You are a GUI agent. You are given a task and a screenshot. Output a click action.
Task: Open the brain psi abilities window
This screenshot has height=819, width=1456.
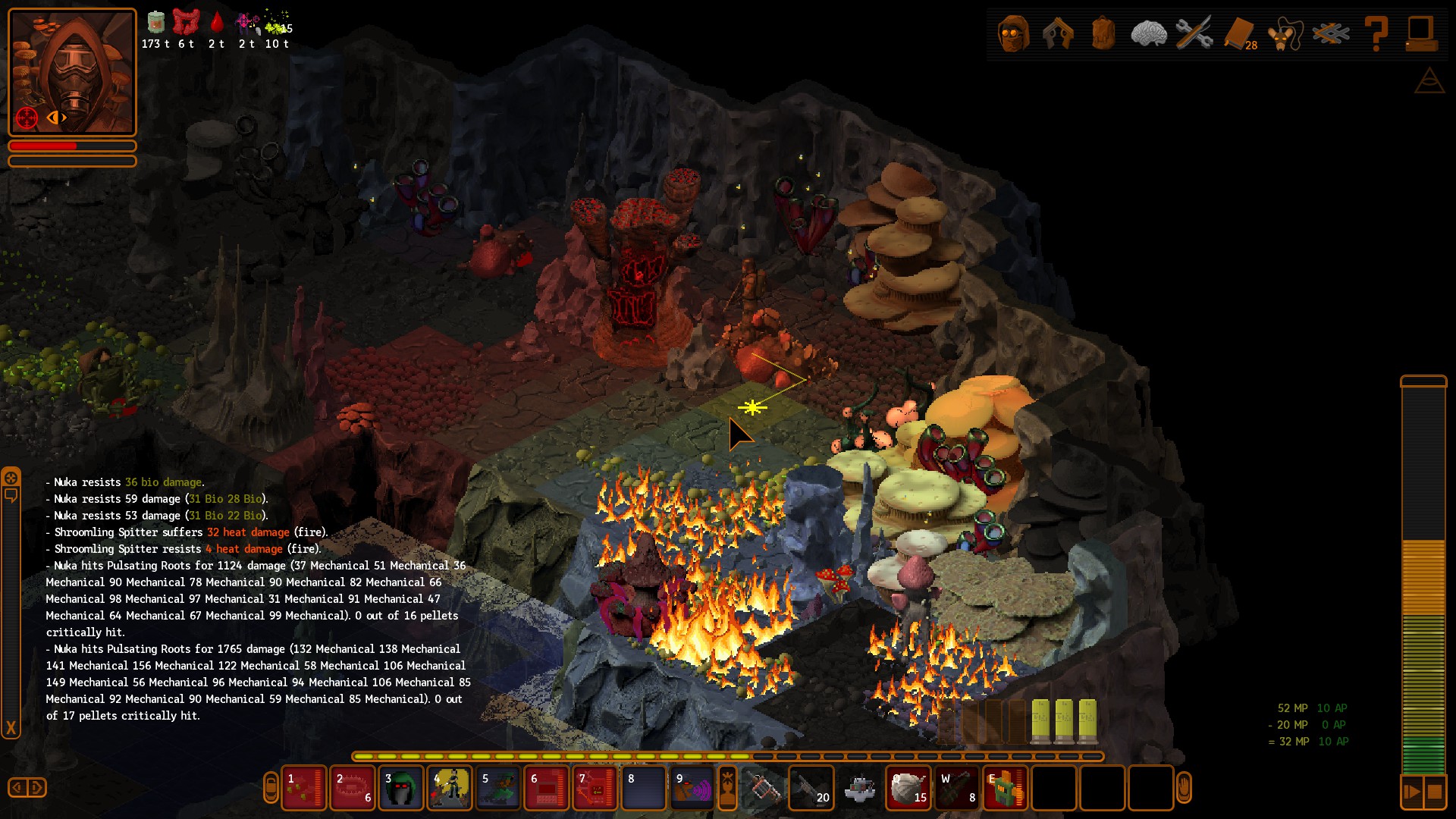[x=1148, y=34]
